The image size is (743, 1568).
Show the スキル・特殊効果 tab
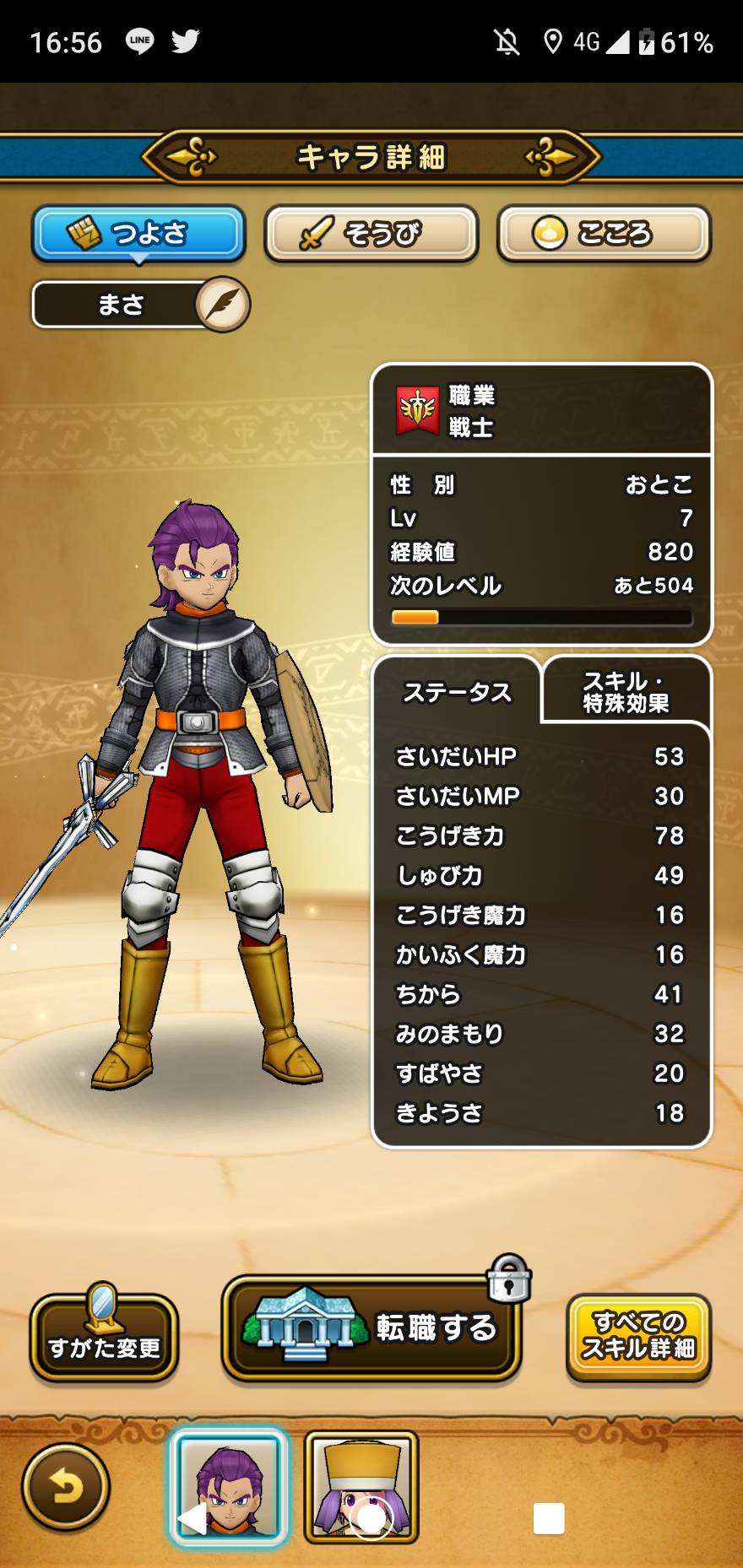click(626, 692)
